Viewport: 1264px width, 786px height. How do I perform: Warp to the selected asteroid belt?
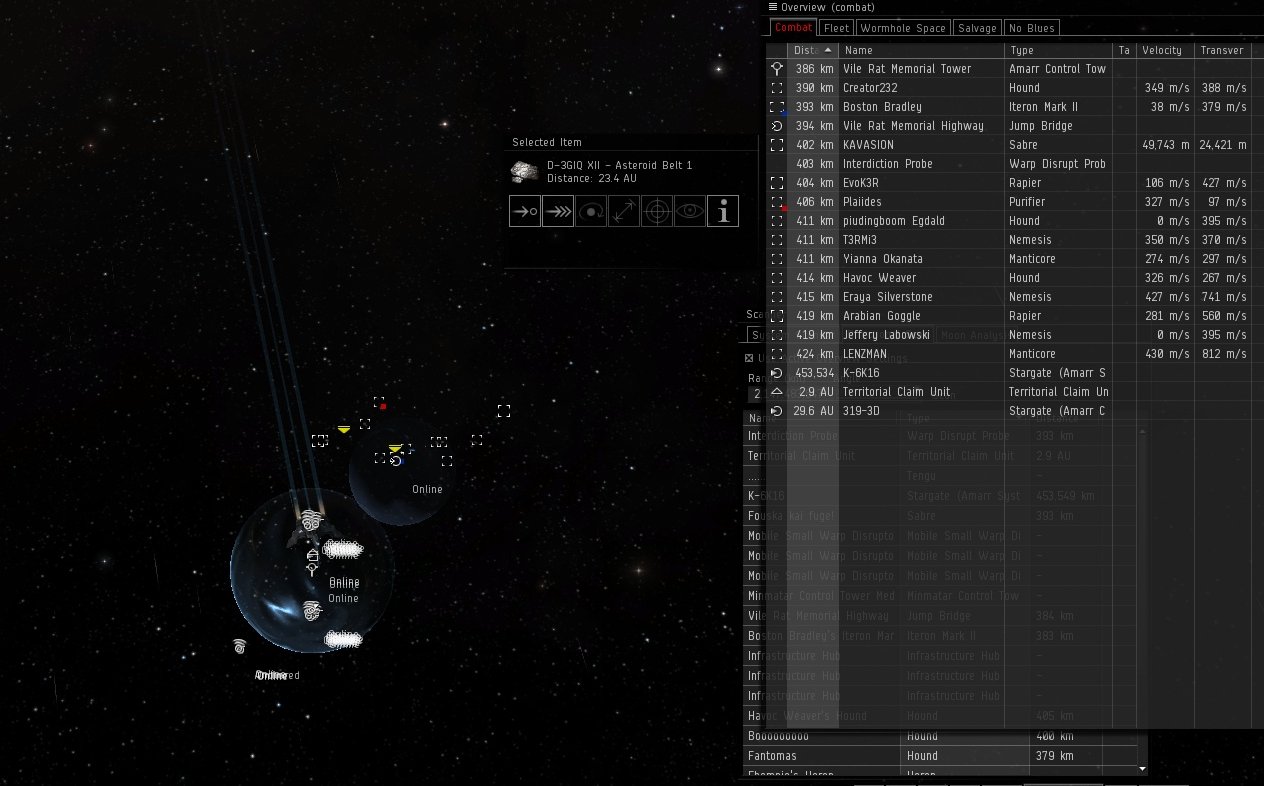[x=558, y=211]
